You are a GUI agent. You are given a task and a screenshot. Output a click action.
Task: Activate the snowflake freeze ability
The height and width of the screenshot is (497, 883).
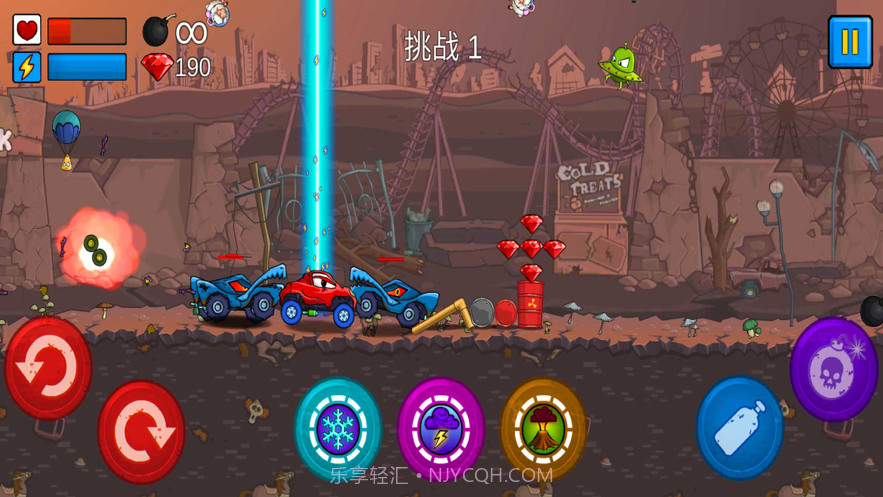pyautogui.click(x=338, y=428)
